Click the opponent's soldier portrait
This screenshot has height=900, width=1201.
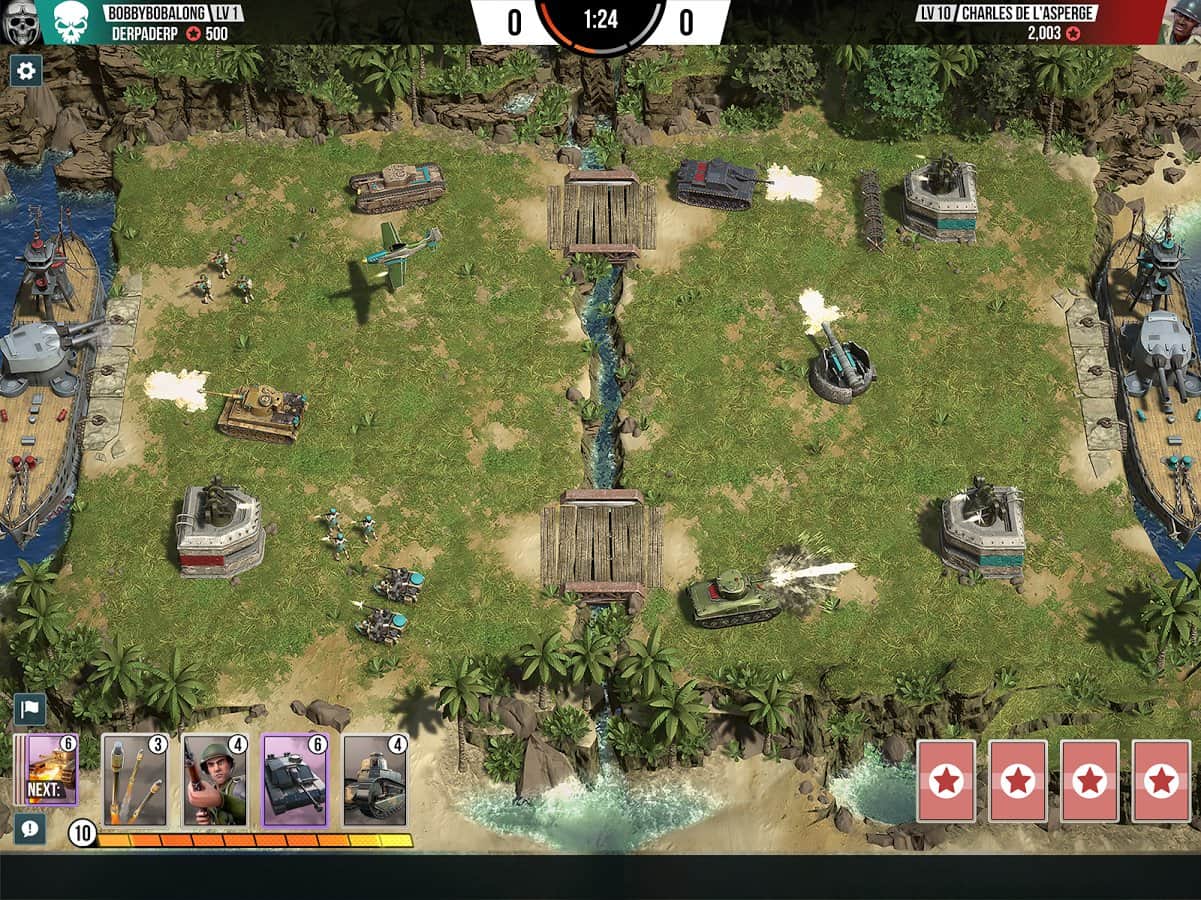1183,21
